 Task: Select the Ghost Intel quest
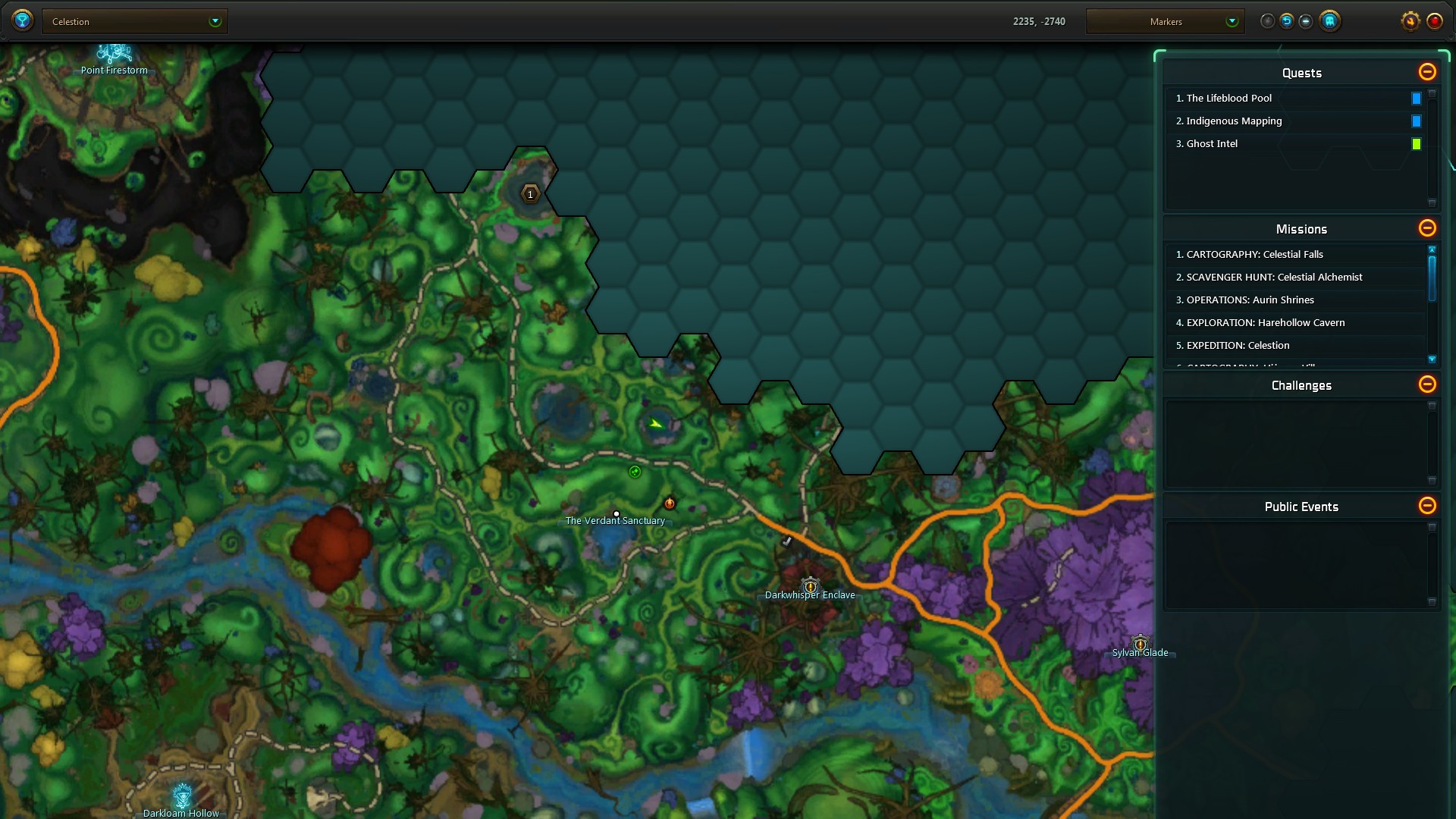click(1212, 143)
